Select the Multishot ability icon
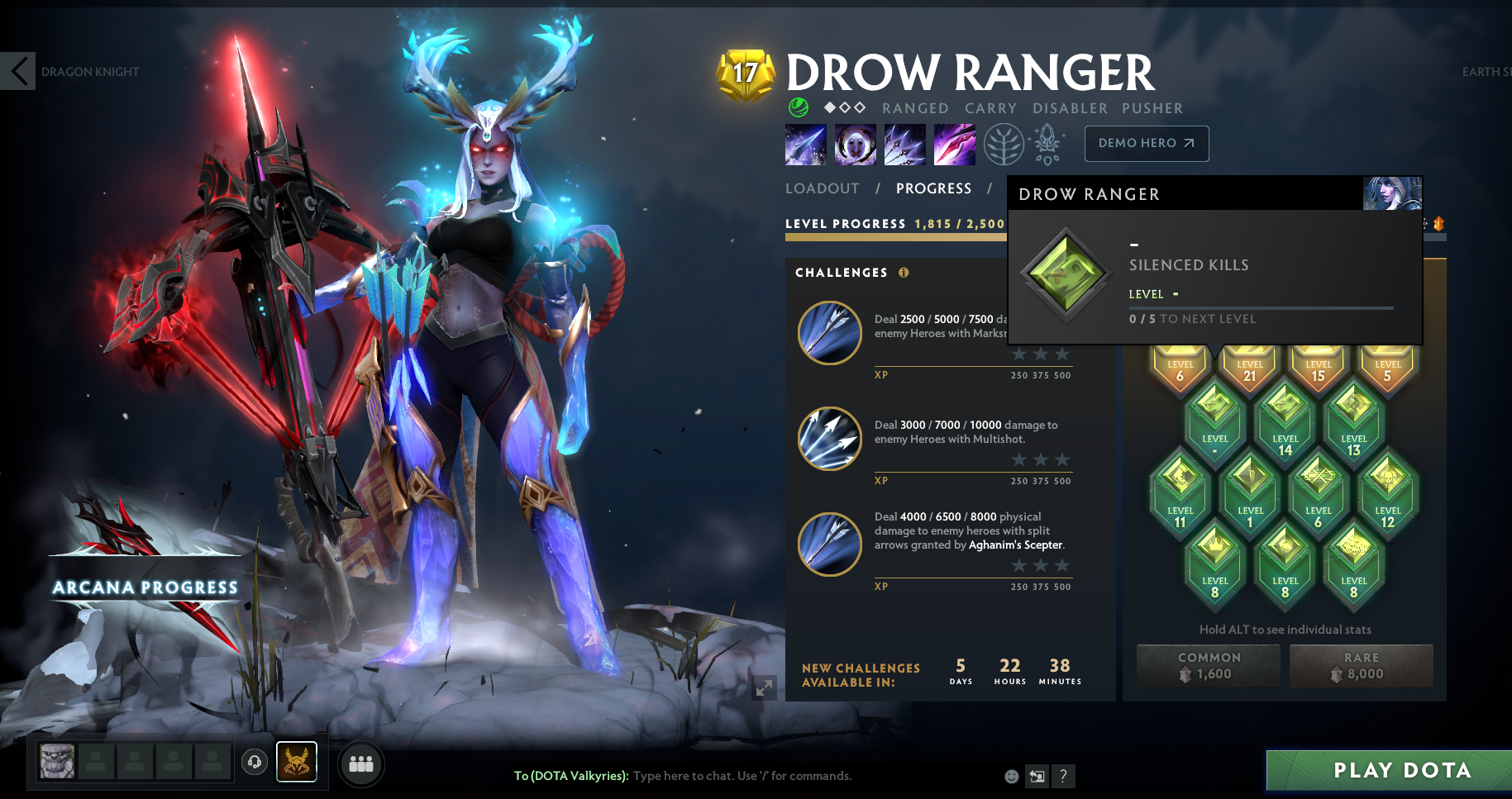This screenshot has width=1512, height=799. point(904,144)
